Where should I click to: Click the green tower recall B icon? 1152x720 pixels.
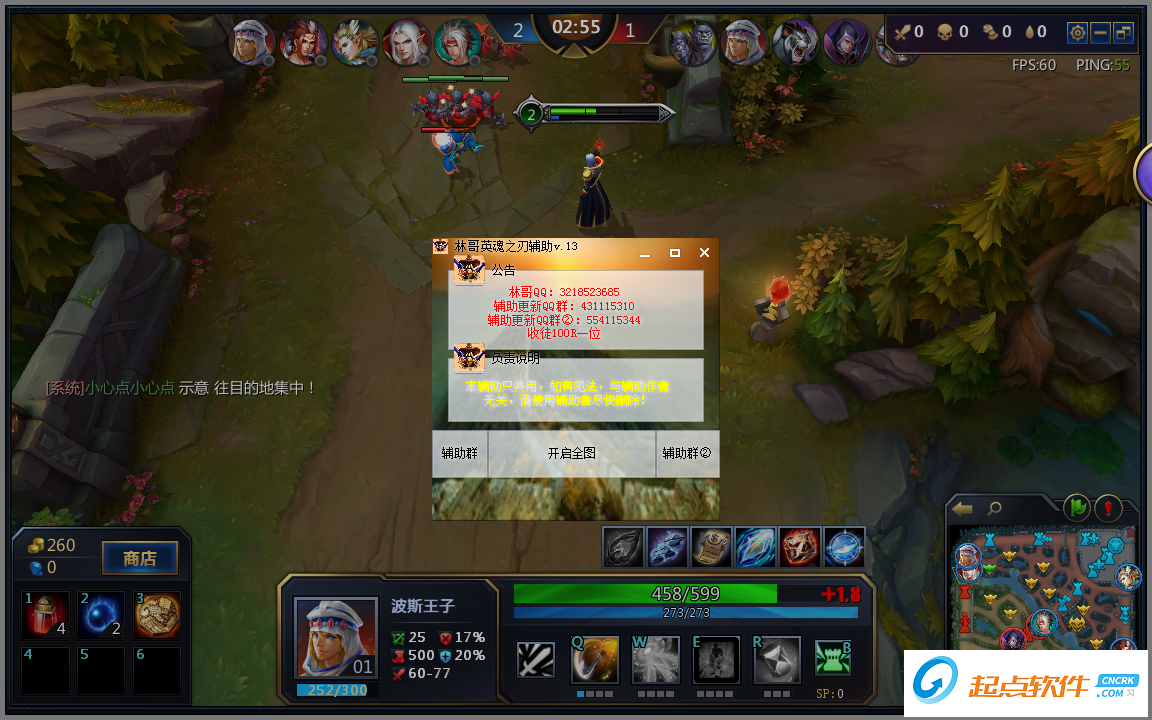(832, 658)
